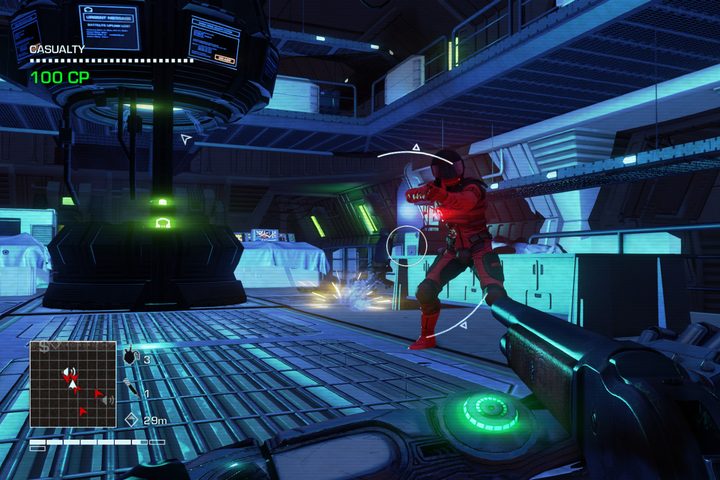The image size is (720, 480).
Task: Select the grenade icon
Action: [130, 356]
